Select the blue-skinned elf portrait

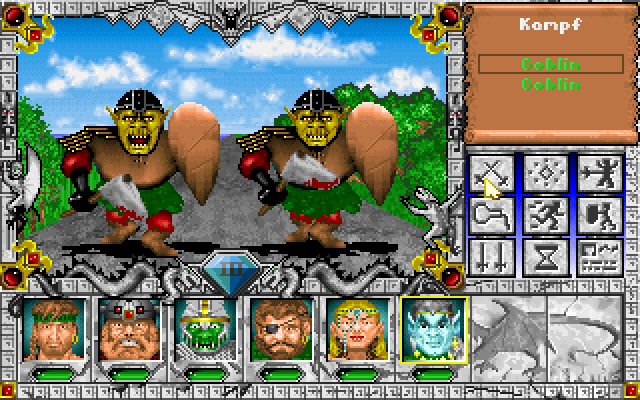(x=432, y=327)
